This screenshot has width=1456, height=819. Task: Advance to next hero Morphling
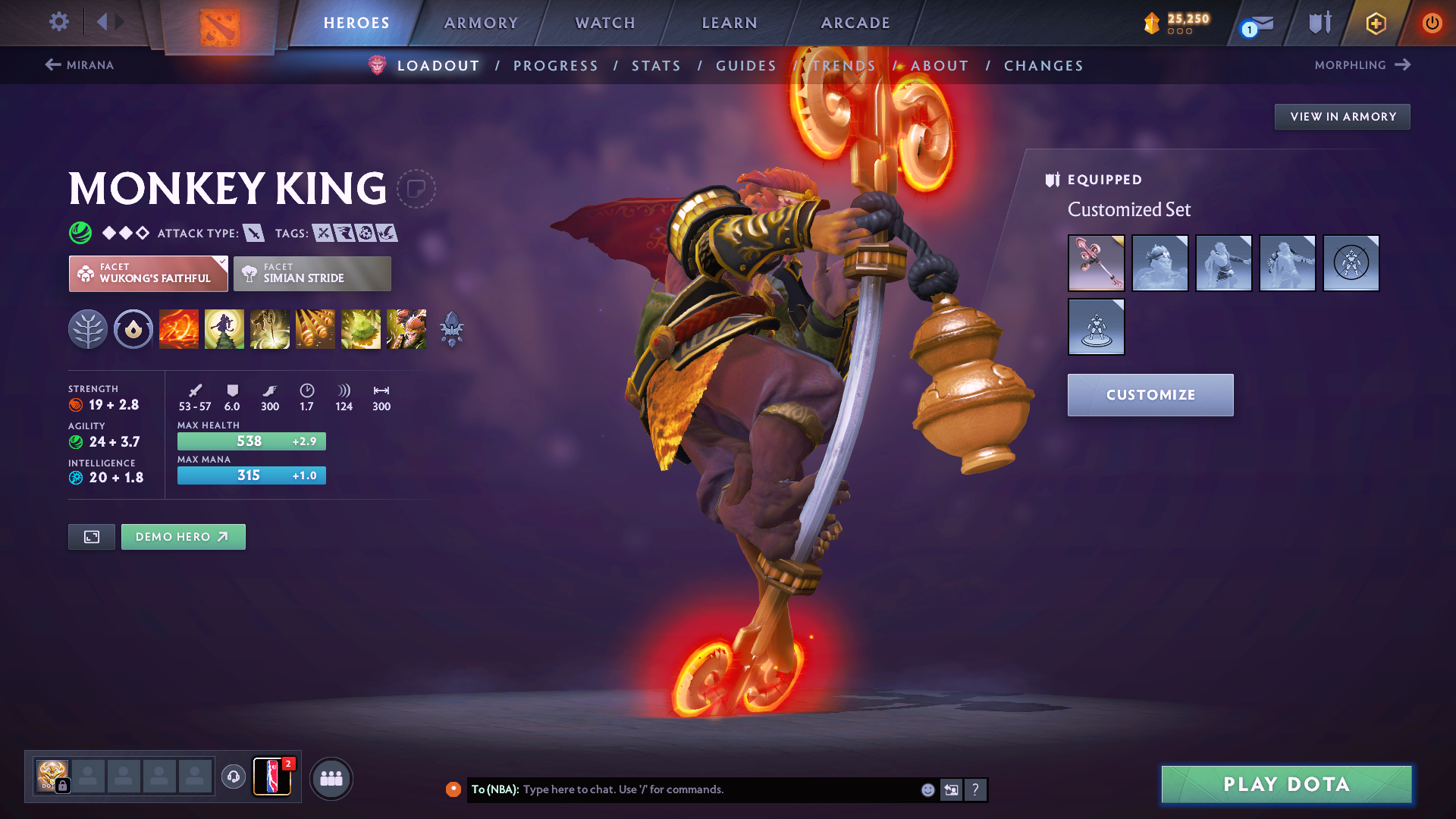click(x=1362, y=65)
